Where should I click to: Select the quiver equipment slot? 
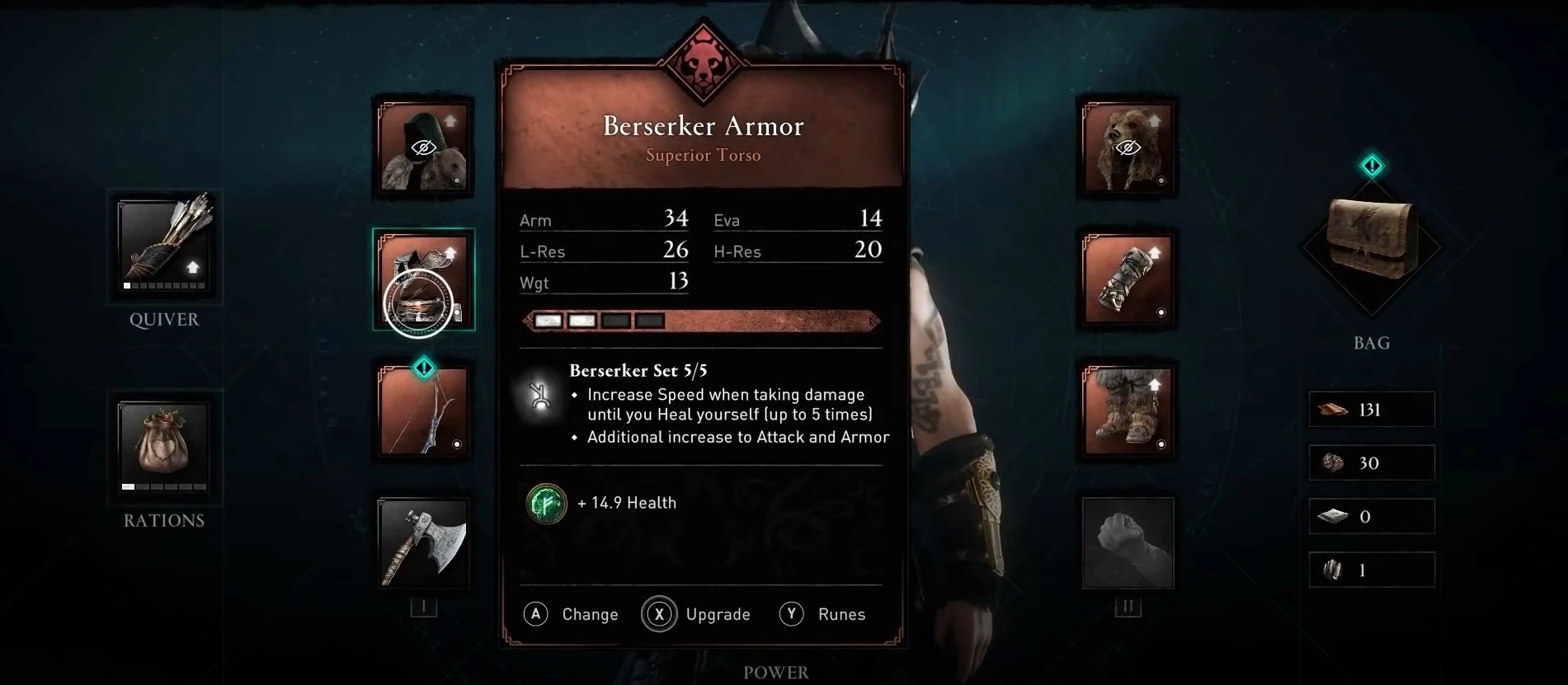163,246
